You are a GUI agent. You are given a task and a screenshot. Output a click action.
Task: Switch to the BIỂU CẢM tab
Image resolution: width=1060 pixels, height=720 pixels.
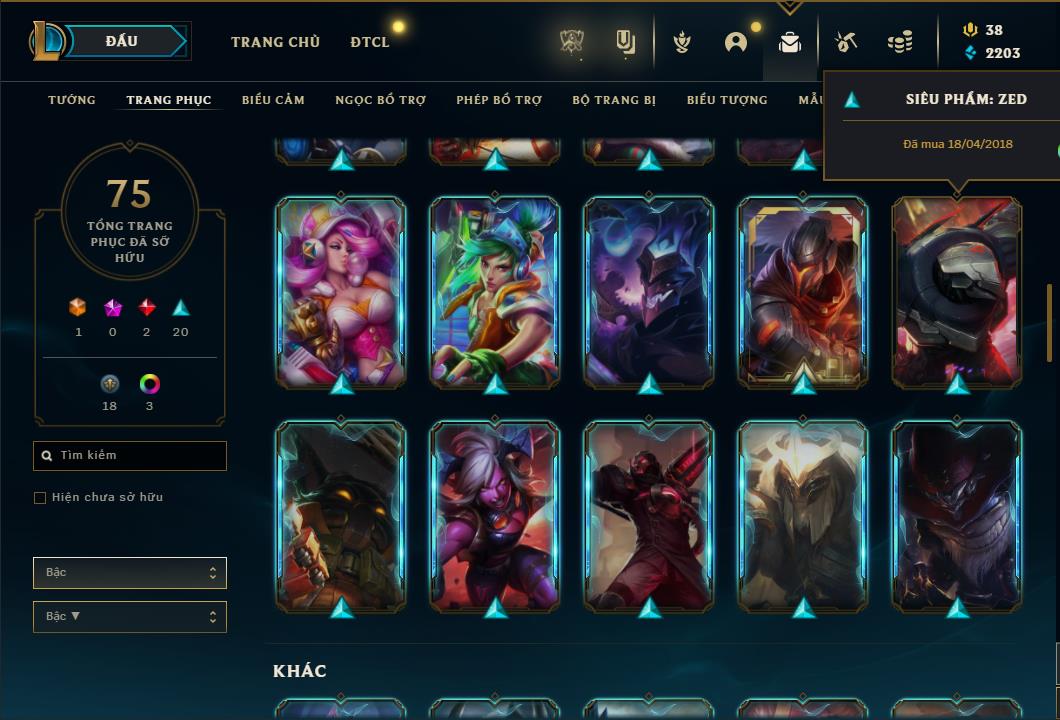pos(273,100)
